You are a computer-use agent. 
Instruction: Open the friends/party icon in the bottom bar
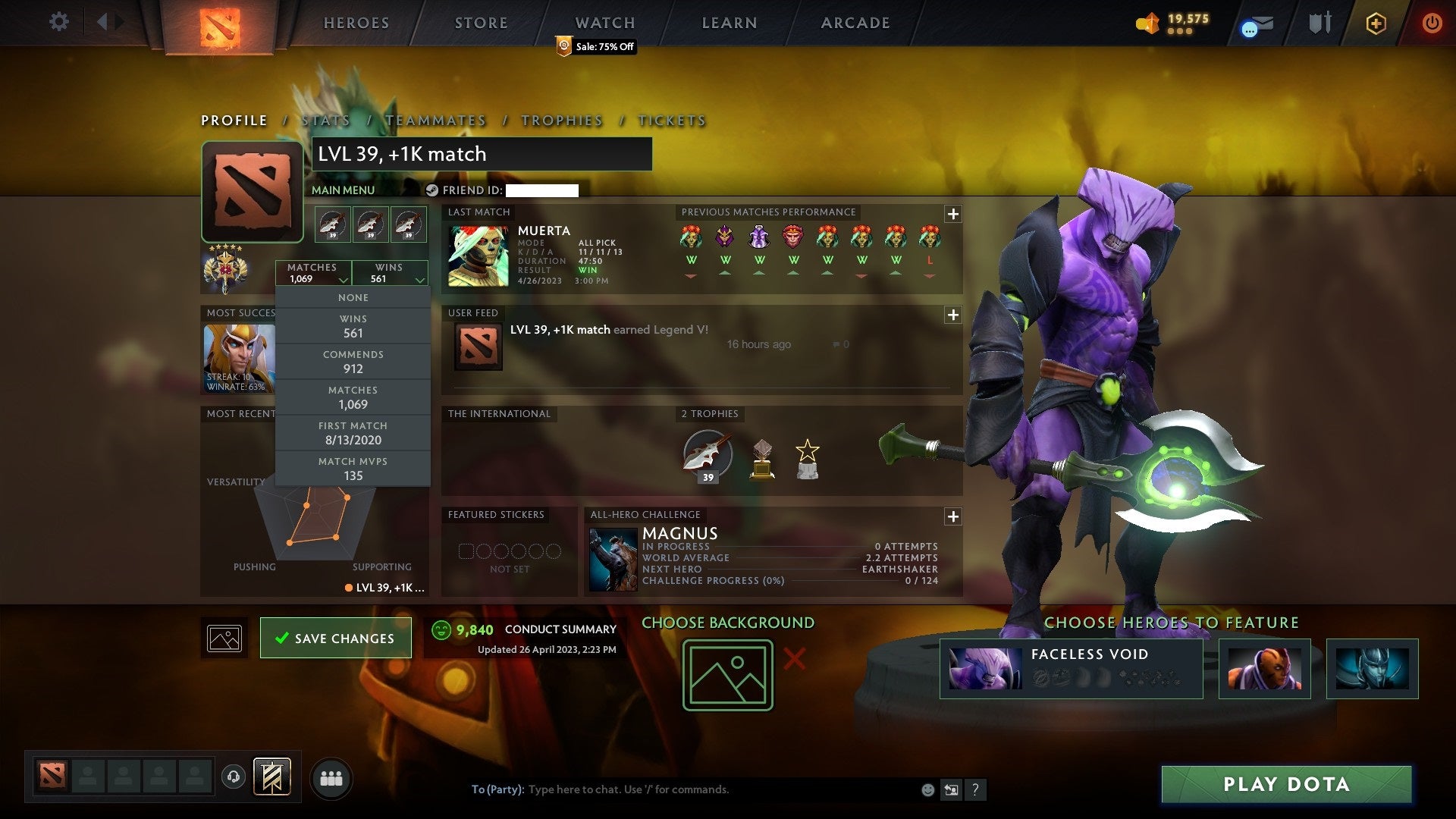coord(331,777)
